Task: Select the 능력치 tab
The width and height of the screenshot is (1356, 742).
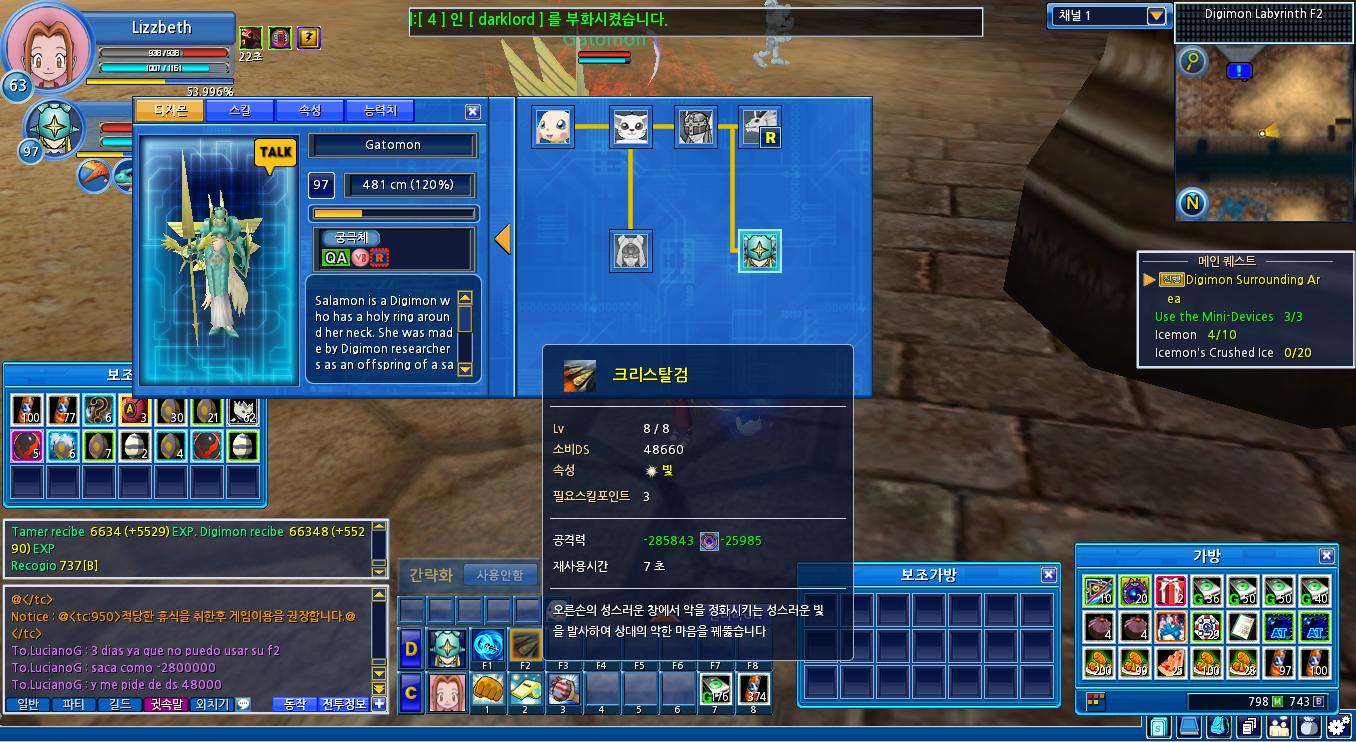Action: tap(379, 111)
